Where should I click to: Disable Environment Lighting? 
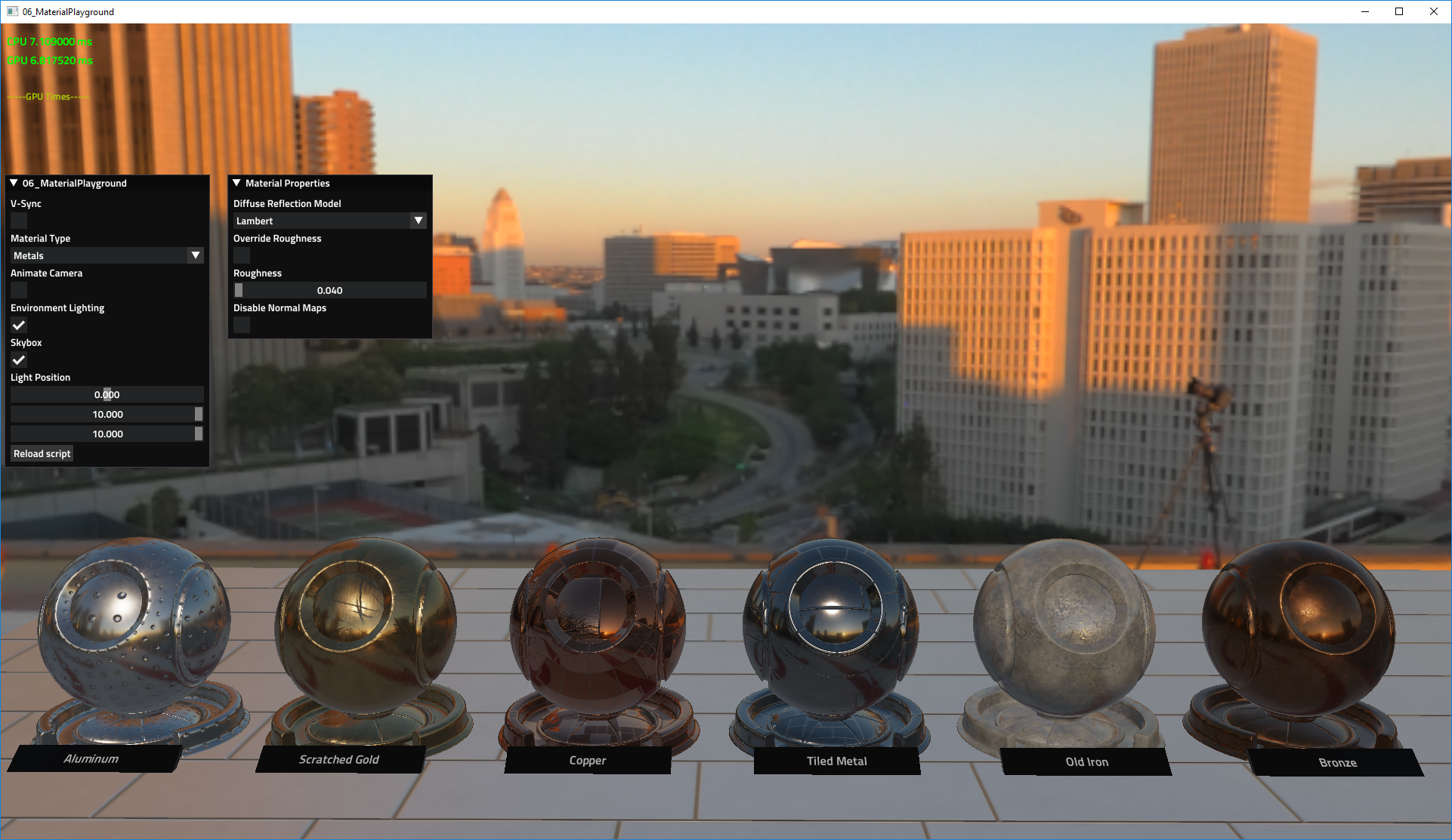(18, 325)
